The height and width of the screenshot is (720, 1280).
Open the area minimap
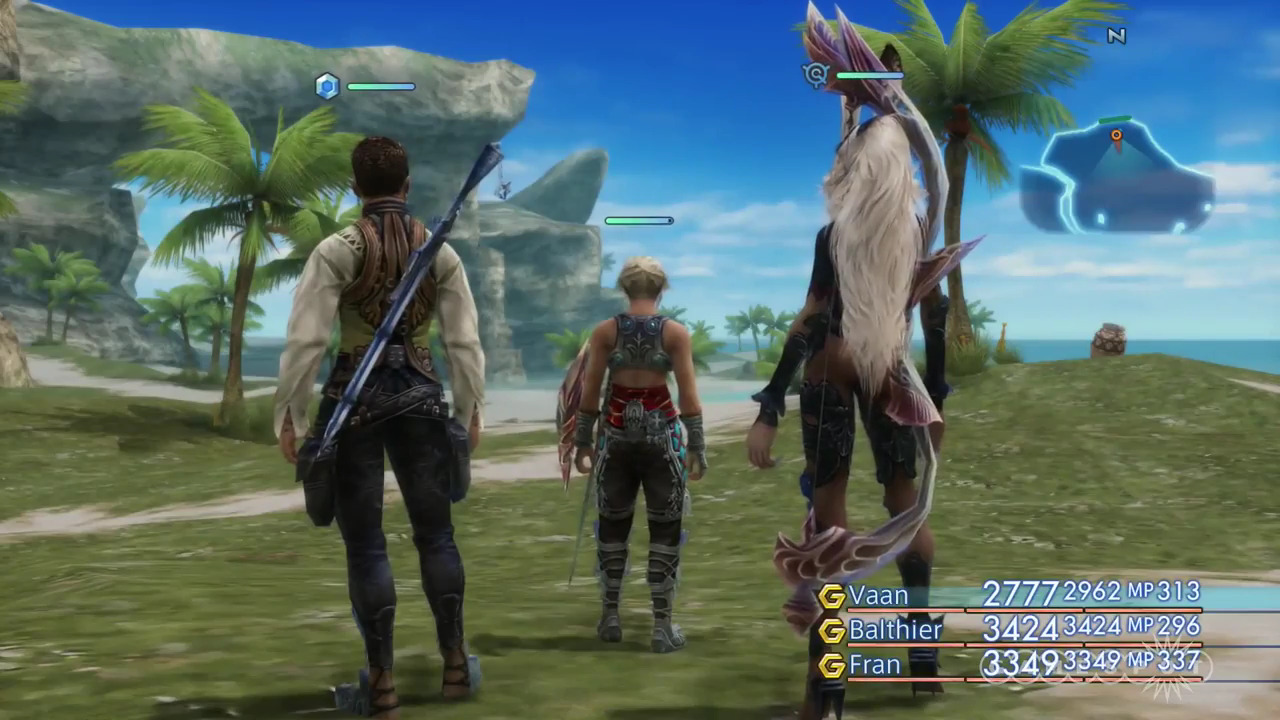pyautogui.click(x=1116, y=180)
